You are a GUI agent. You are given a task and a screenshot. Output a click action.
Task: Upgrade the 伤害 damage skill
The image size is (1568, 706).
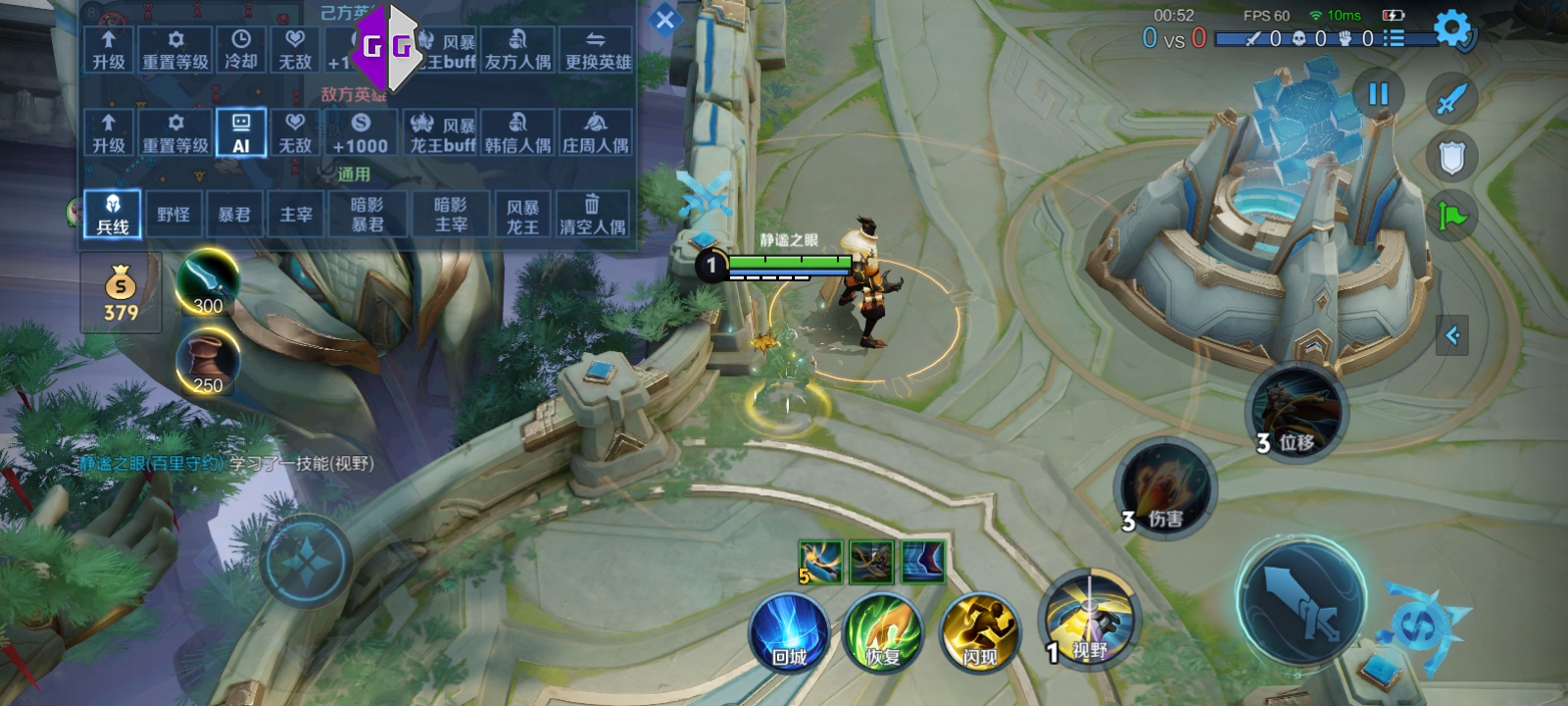click(1165, 487)
